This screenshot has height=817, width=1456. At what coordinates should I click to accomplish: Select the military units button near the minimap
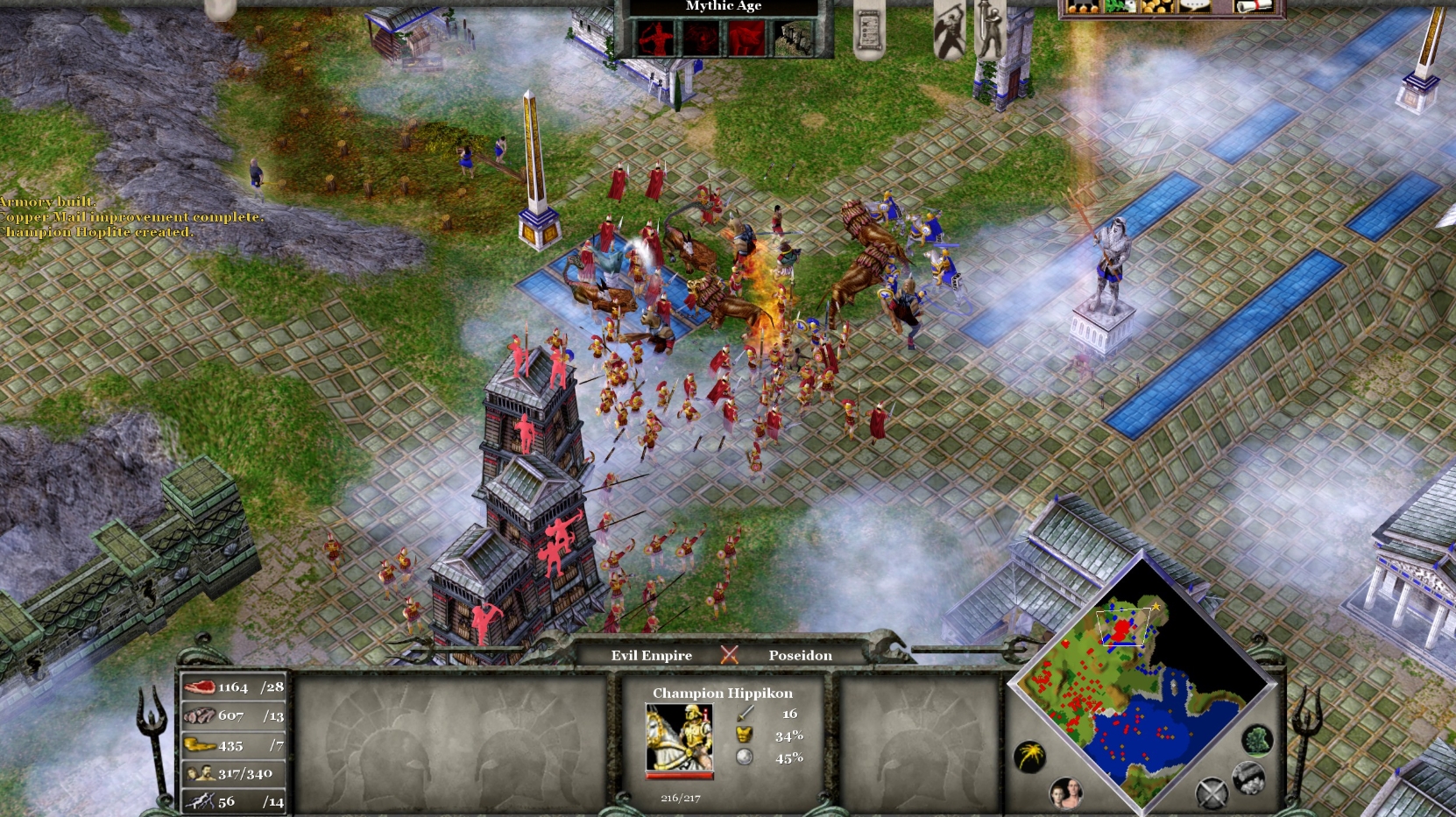1212,793
